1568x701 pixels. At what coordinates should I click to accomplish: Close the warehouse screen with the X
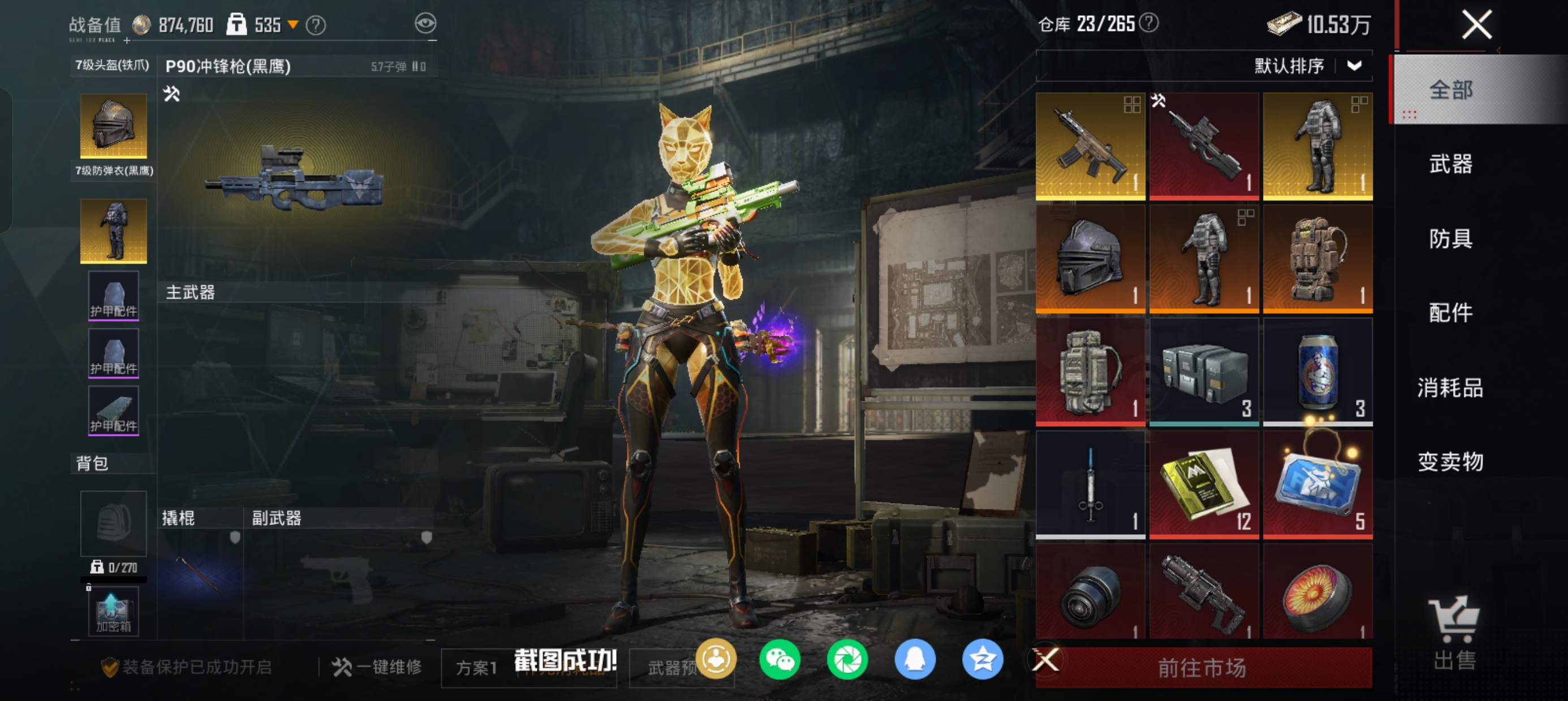[1476, 25]
